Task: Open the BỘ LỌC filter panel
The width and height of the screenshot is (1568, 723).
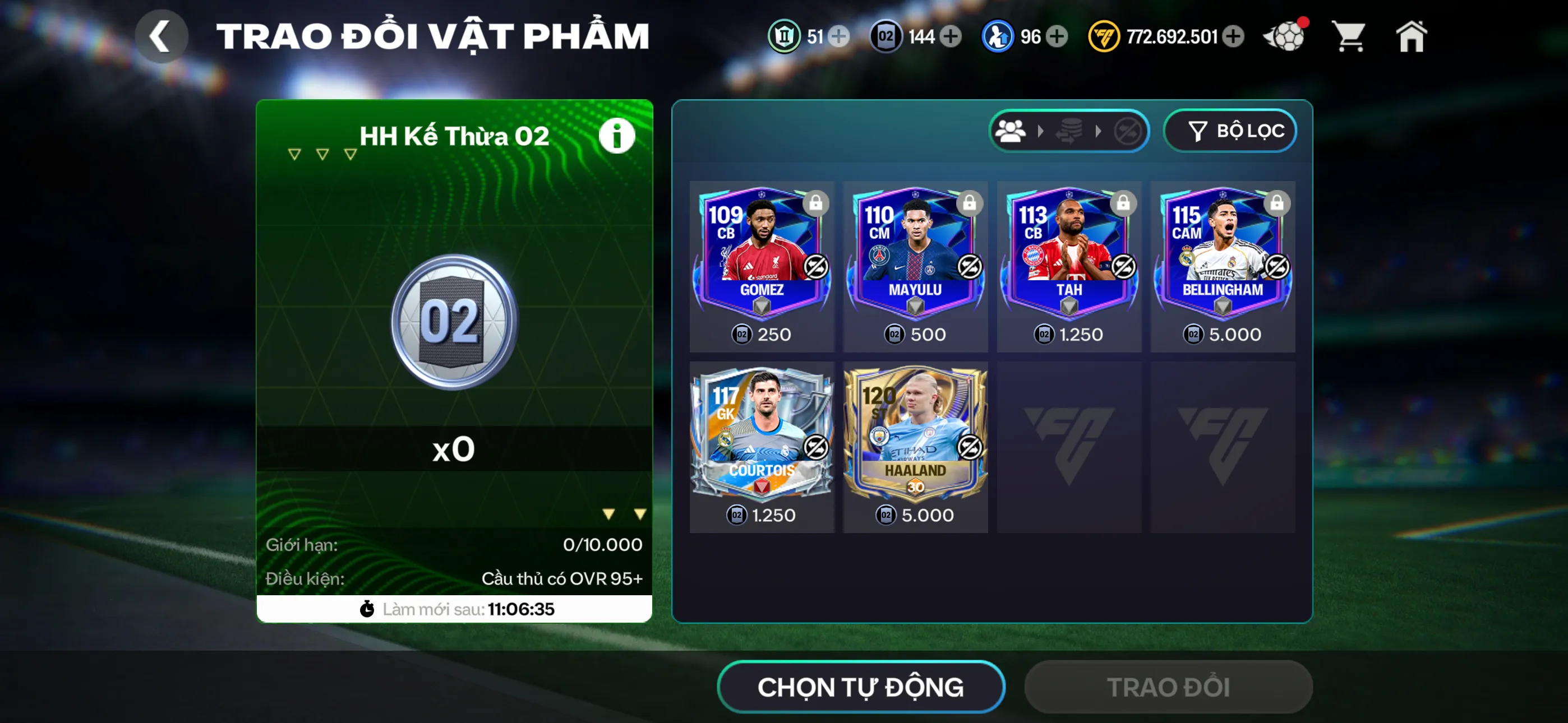Action: click(x=1230, y=130)
